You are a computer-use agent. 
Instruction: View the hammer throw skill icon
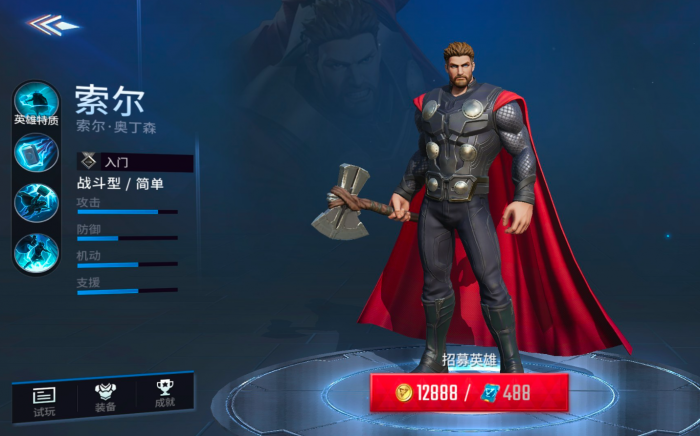click(x=36, y=153)
